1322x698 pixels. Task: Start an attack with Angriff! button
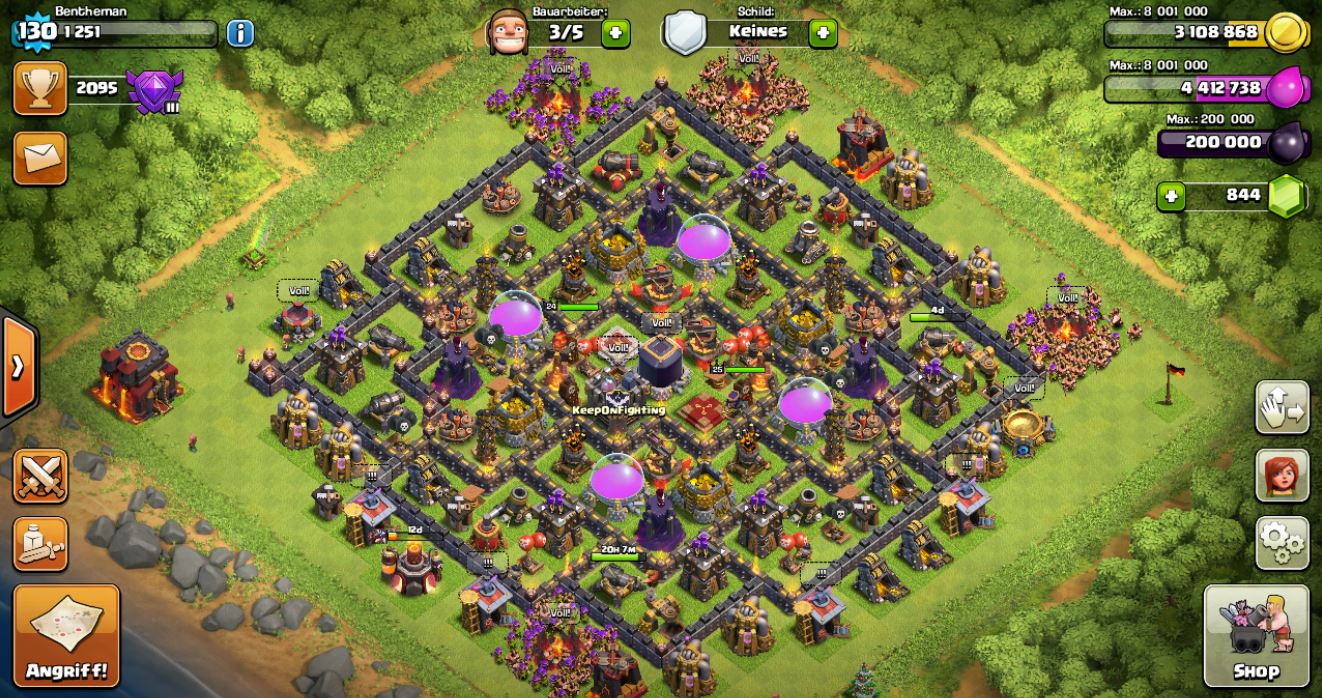tap(66, 635)
